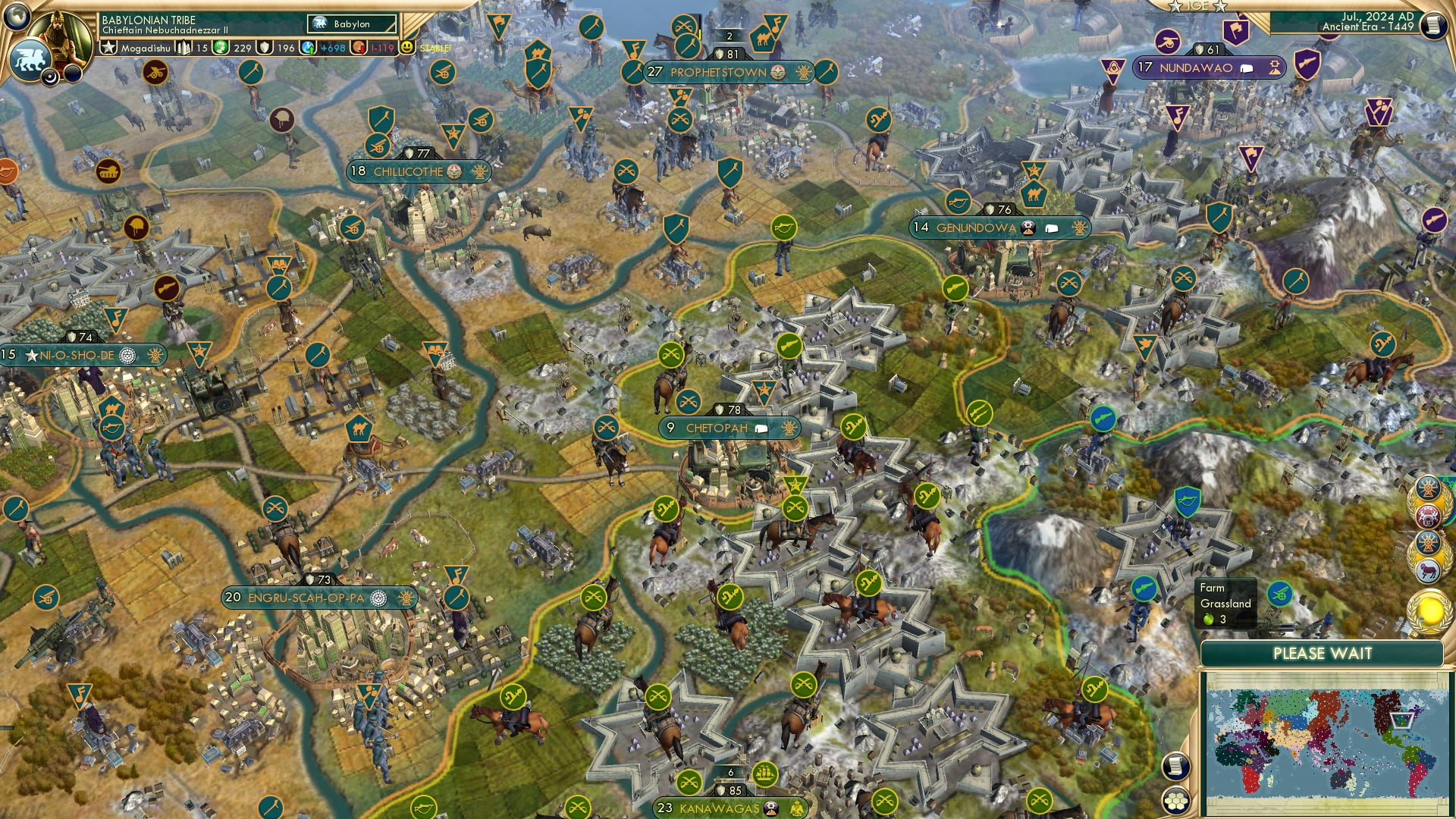The image size is (1456, 819).
Task: Click the small globe button in top-left corner
Action: 15,17
